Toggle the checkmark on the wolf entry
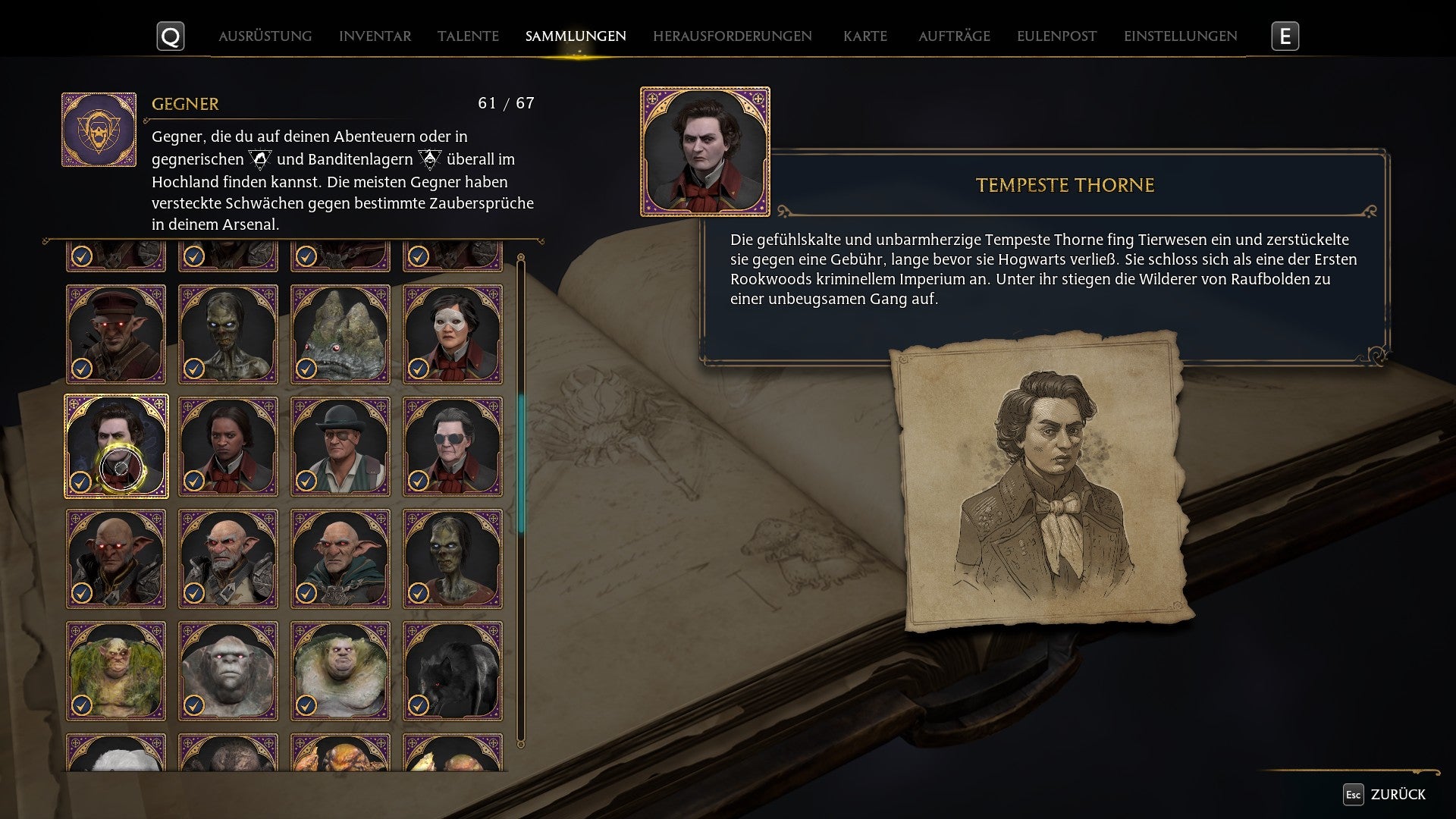1456x819 pixels. coord(417,704)
